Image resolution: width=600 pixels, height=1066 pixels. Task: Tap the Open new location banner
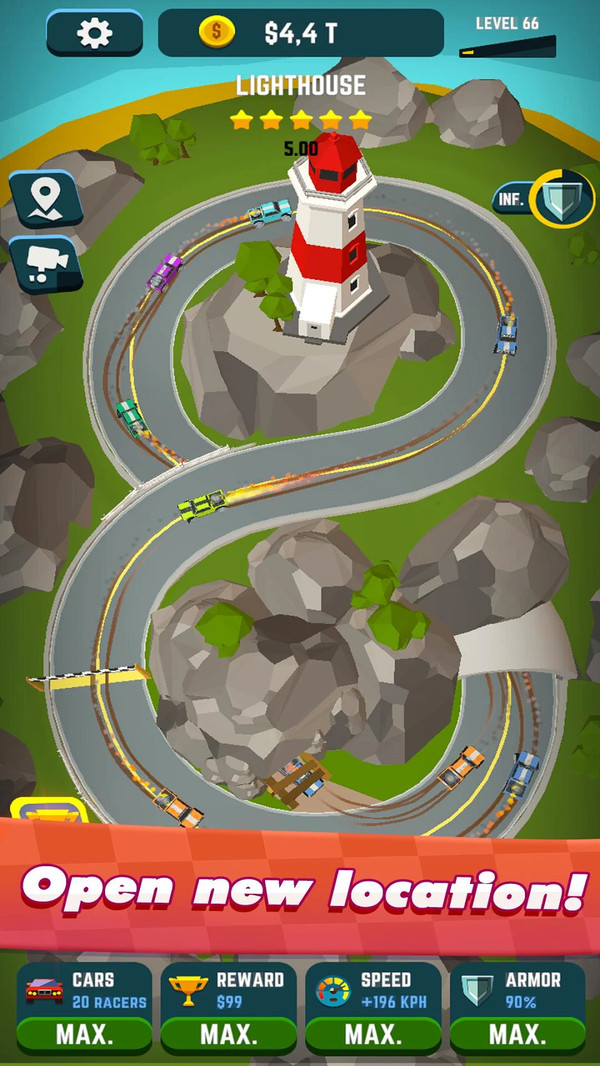[300, 890]
